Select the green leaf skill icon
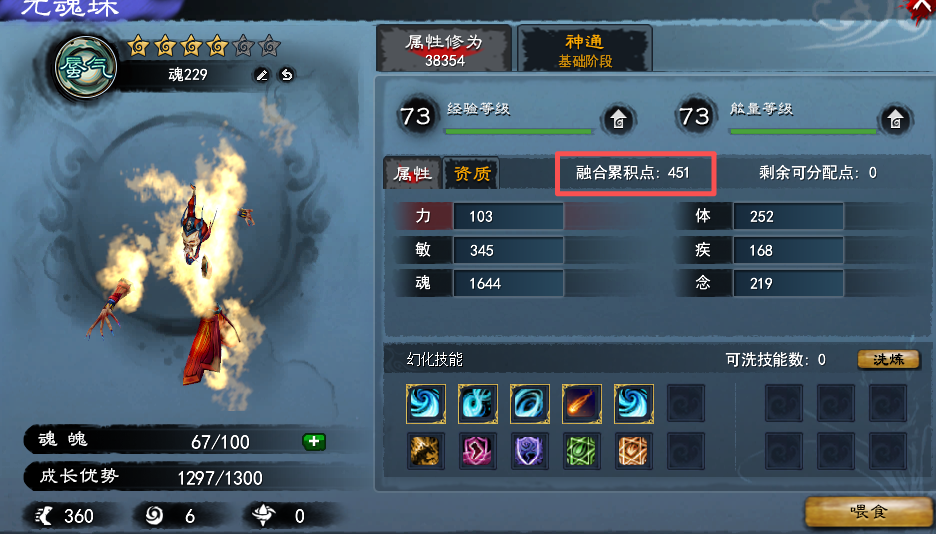Viewport: 936px width, 534px height. (x=581, y=452)
